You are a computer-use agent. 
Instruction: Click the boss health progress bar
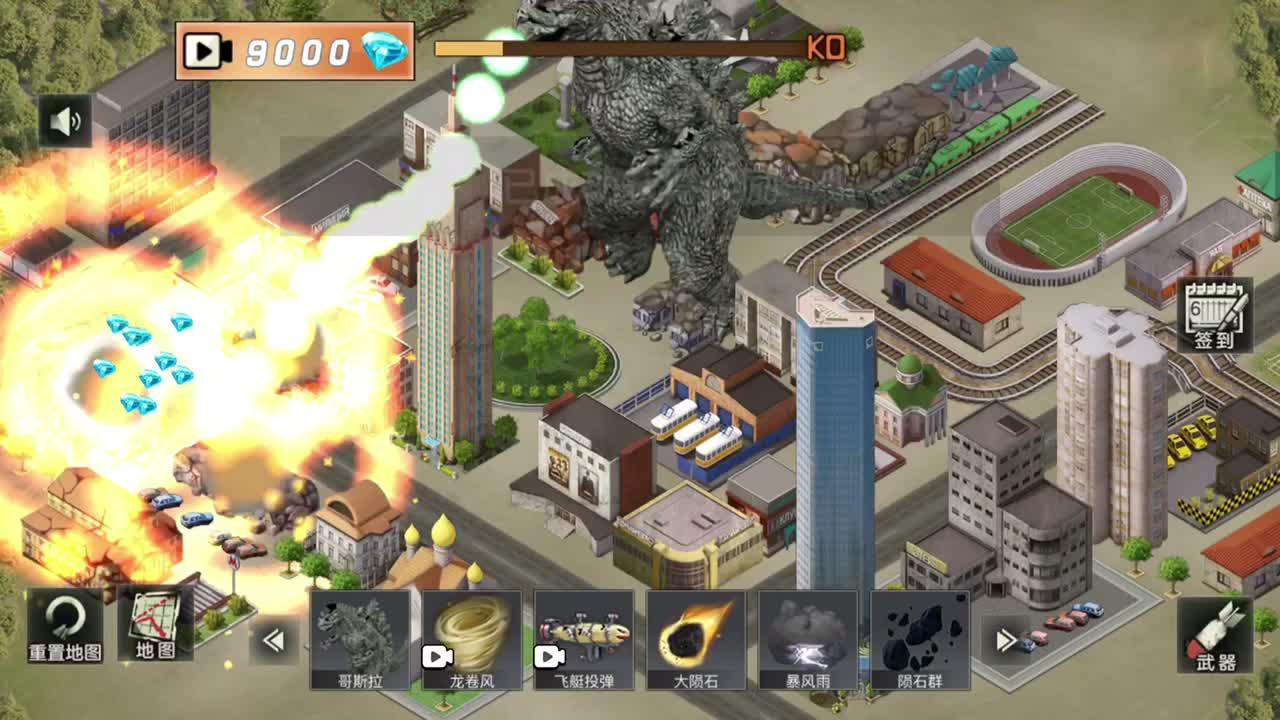pyautogui.click(x=620, y=47)
